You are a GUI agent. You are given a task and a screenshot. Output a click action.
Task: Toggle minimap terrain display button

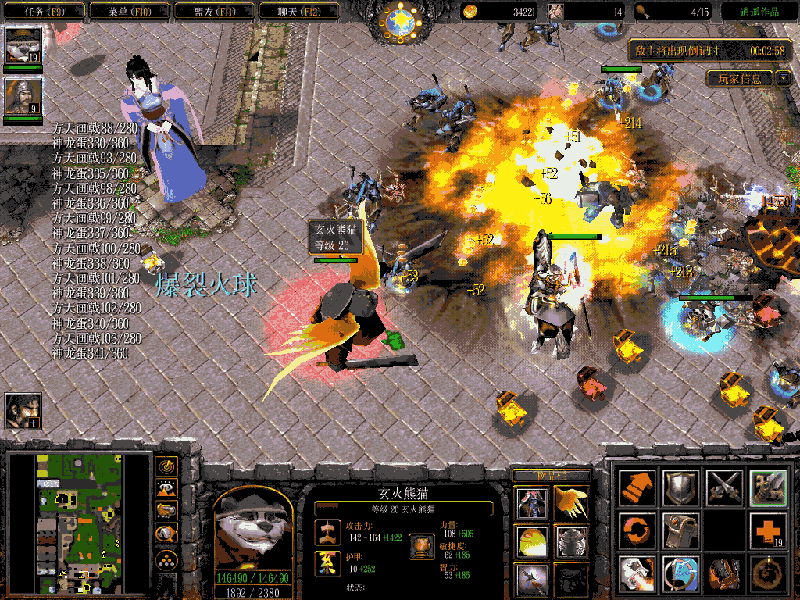point(166,488)
